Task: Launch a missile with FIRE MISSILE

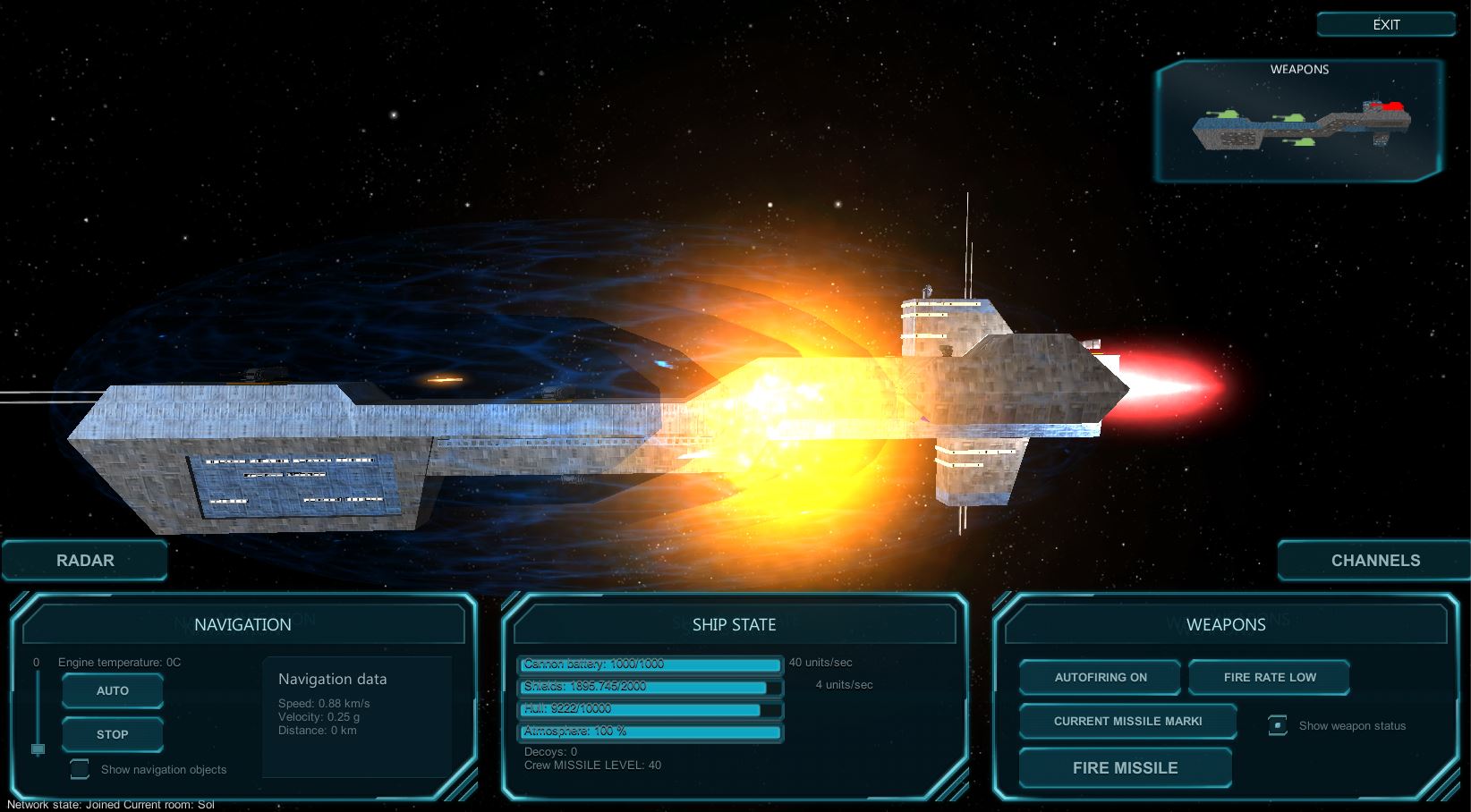Action: coord(1125,768)
